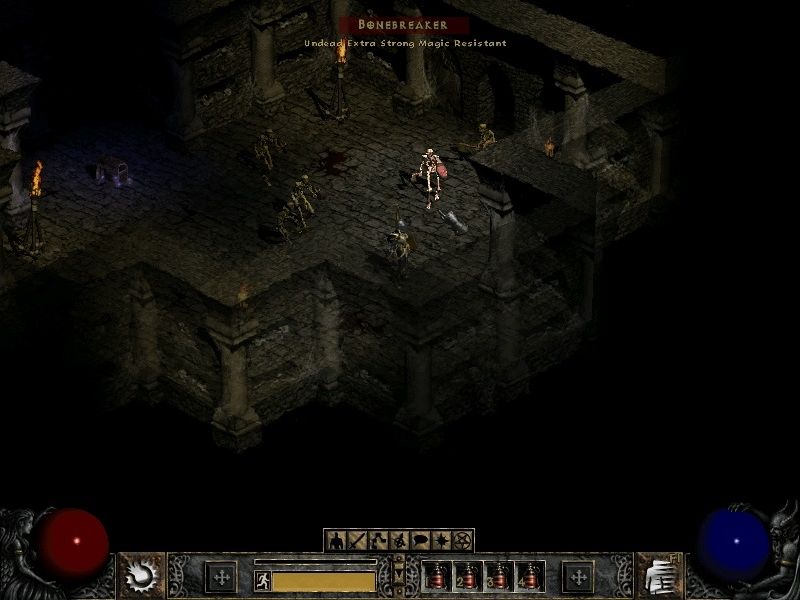The height and width of the screenshot is (600, 800).
Task: Open the party screen icon
Action: [x=398, y=541]
